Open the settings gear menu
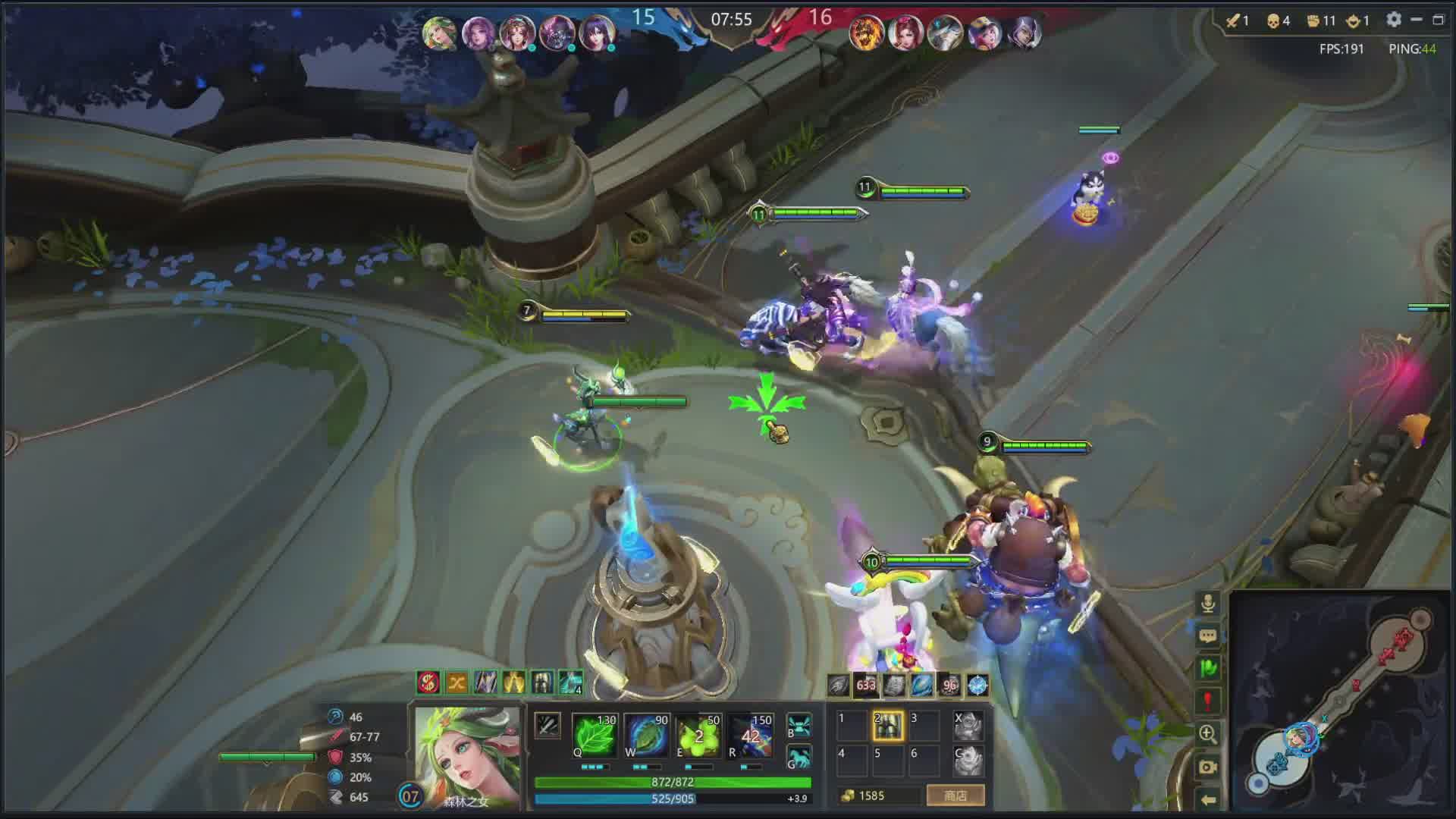Image resolution: width=1456 pixels, height=819 pixels. point(1394,20)
